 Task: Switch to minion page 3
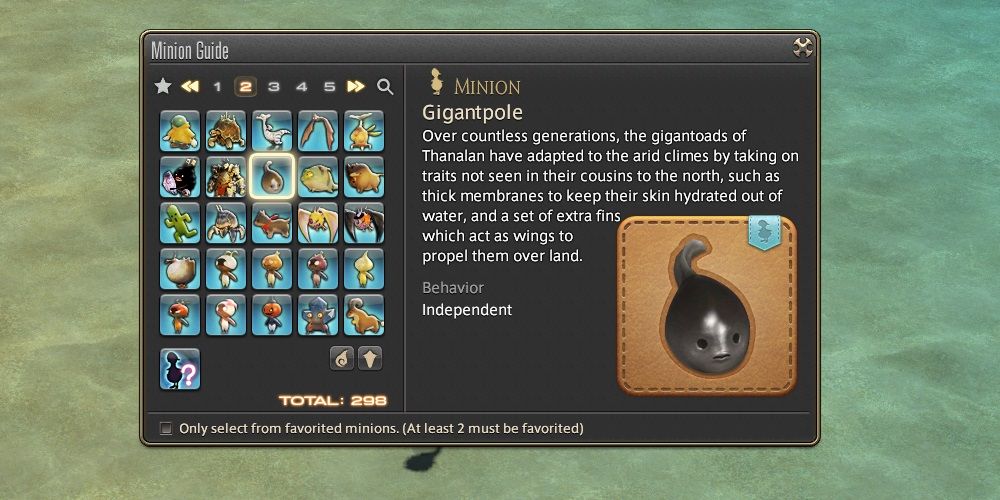coord(273,87)
